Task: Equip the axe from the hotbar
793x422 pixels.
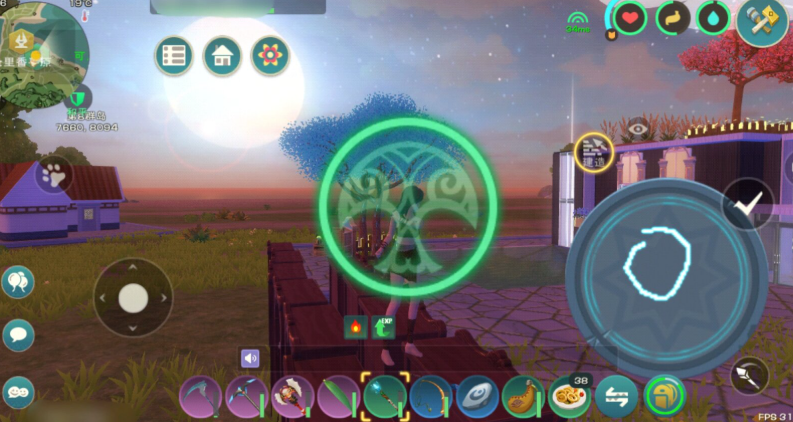Action: point(292,397)
